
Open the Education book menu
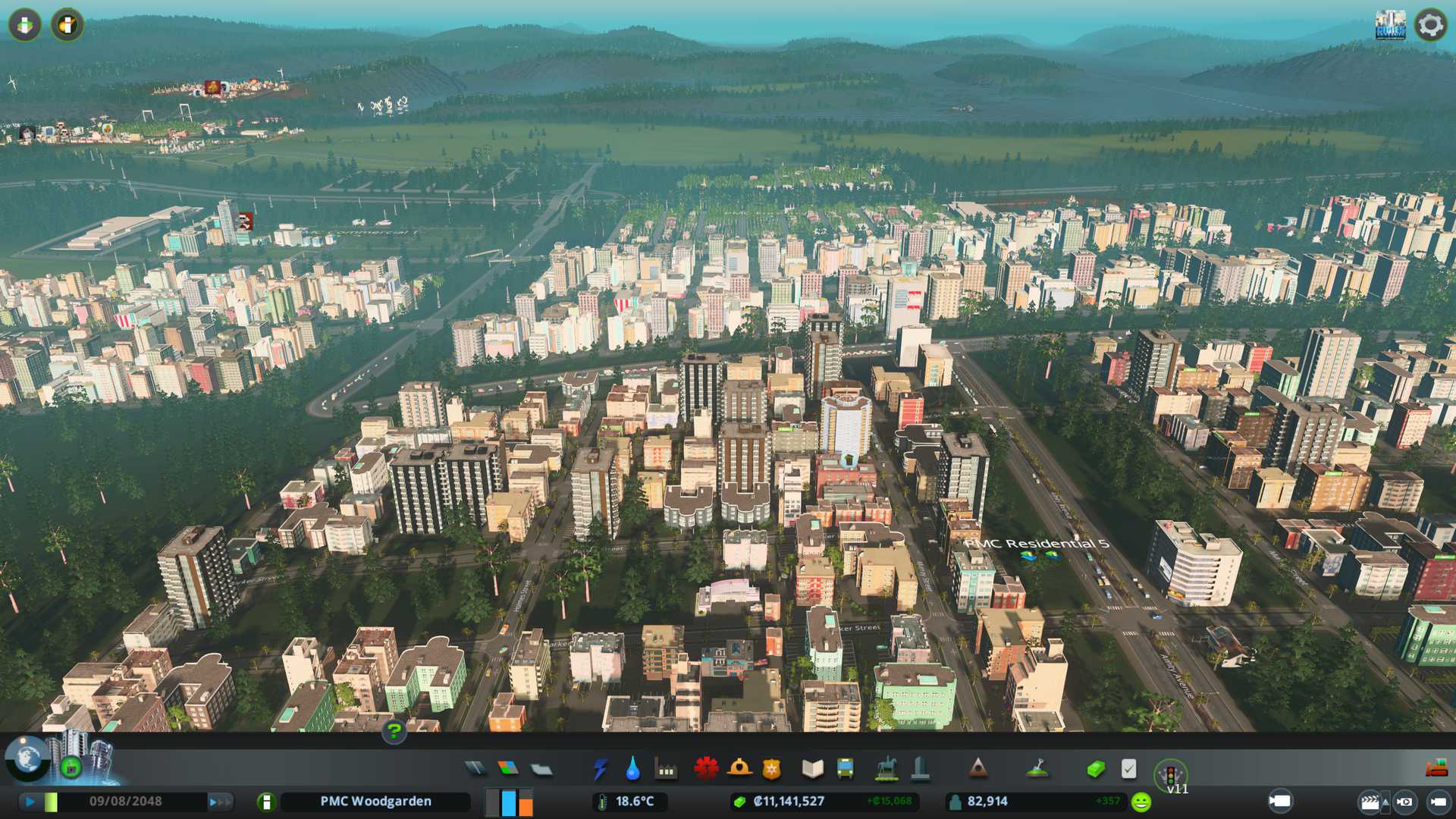pos(812,769)
